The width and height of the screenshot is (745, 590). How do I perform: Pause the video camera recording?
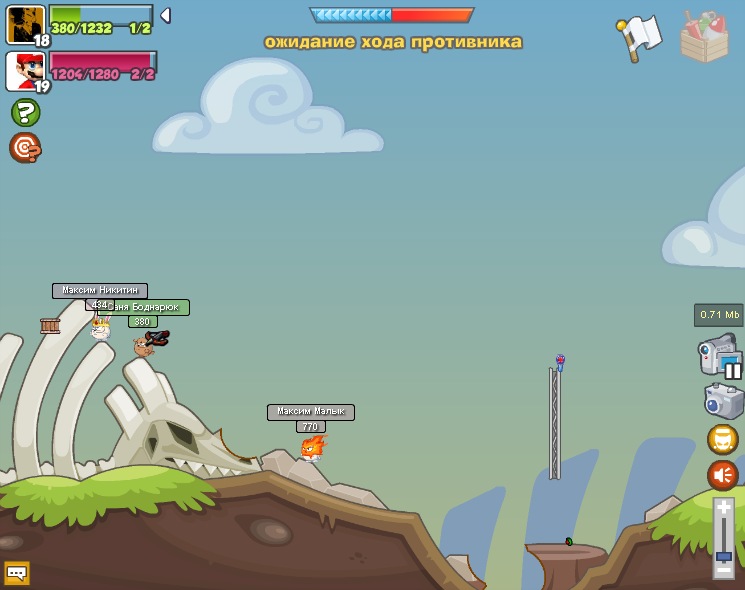click(x=733, y=370)
